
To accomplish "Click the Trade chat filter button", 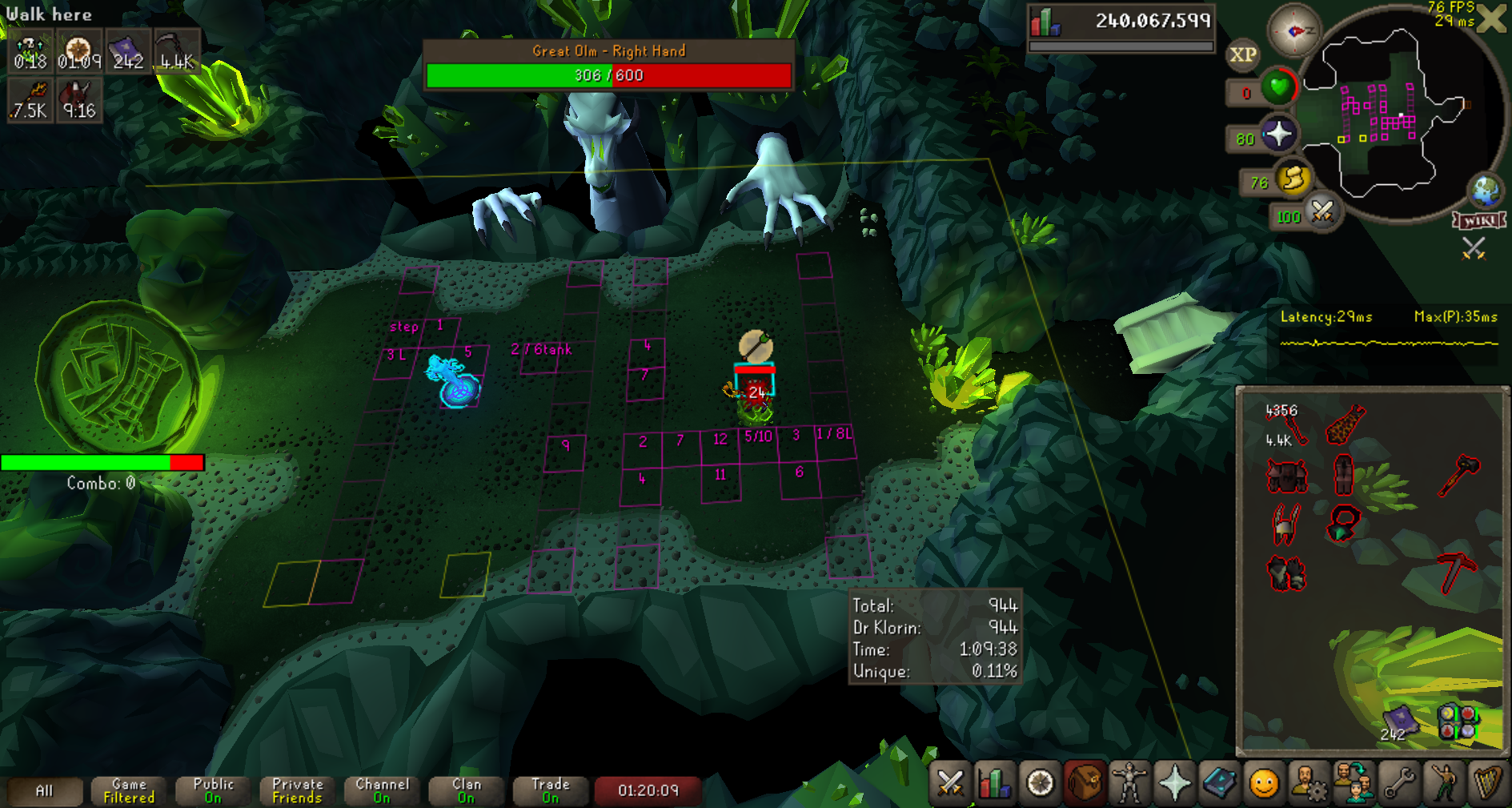I will pos(550,790).
